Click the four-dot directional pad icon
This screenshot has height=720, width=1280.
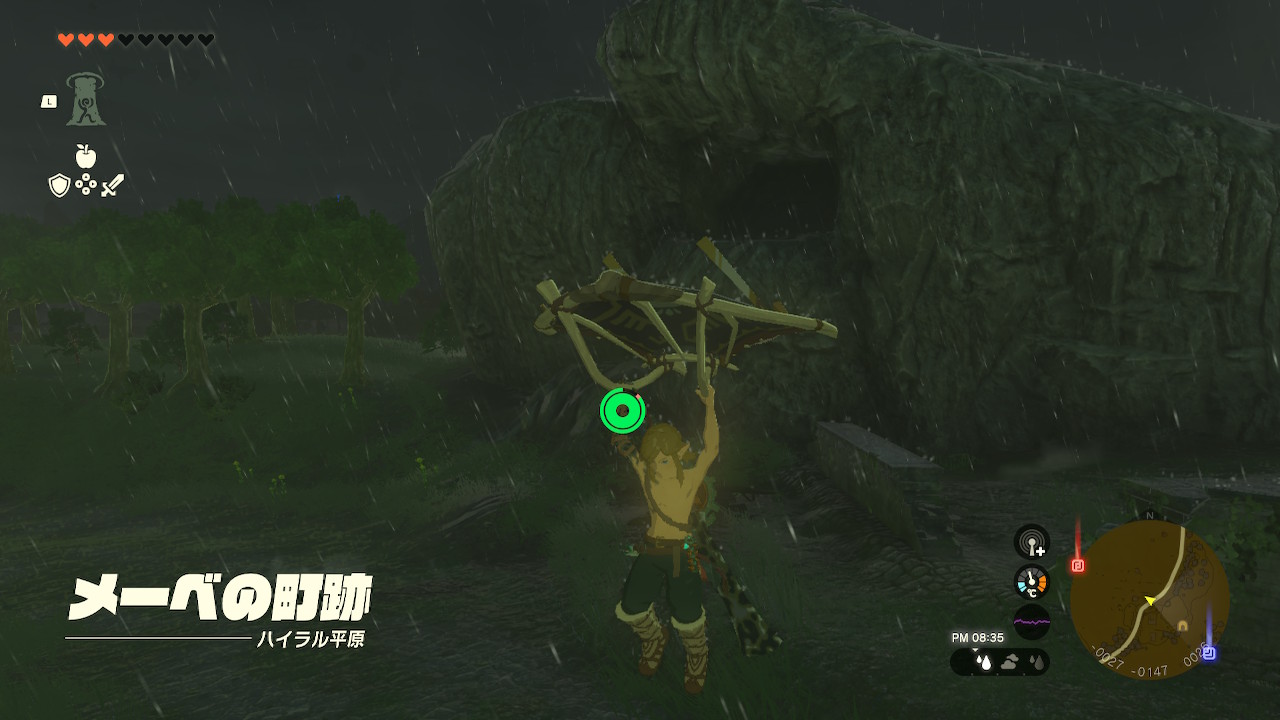click(86, 185)
